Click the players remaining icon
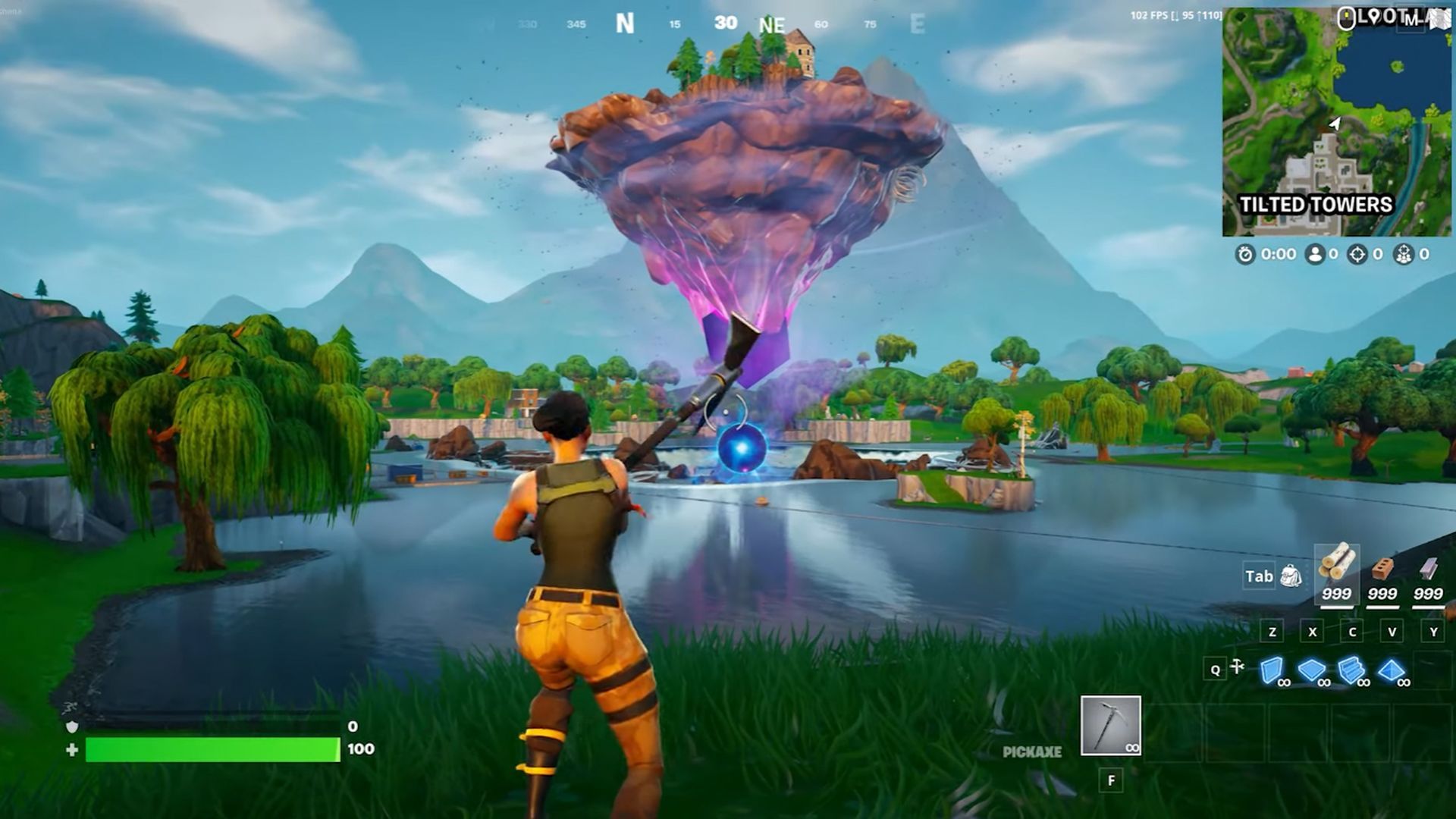1456x819 pixels. point(1314,256)
